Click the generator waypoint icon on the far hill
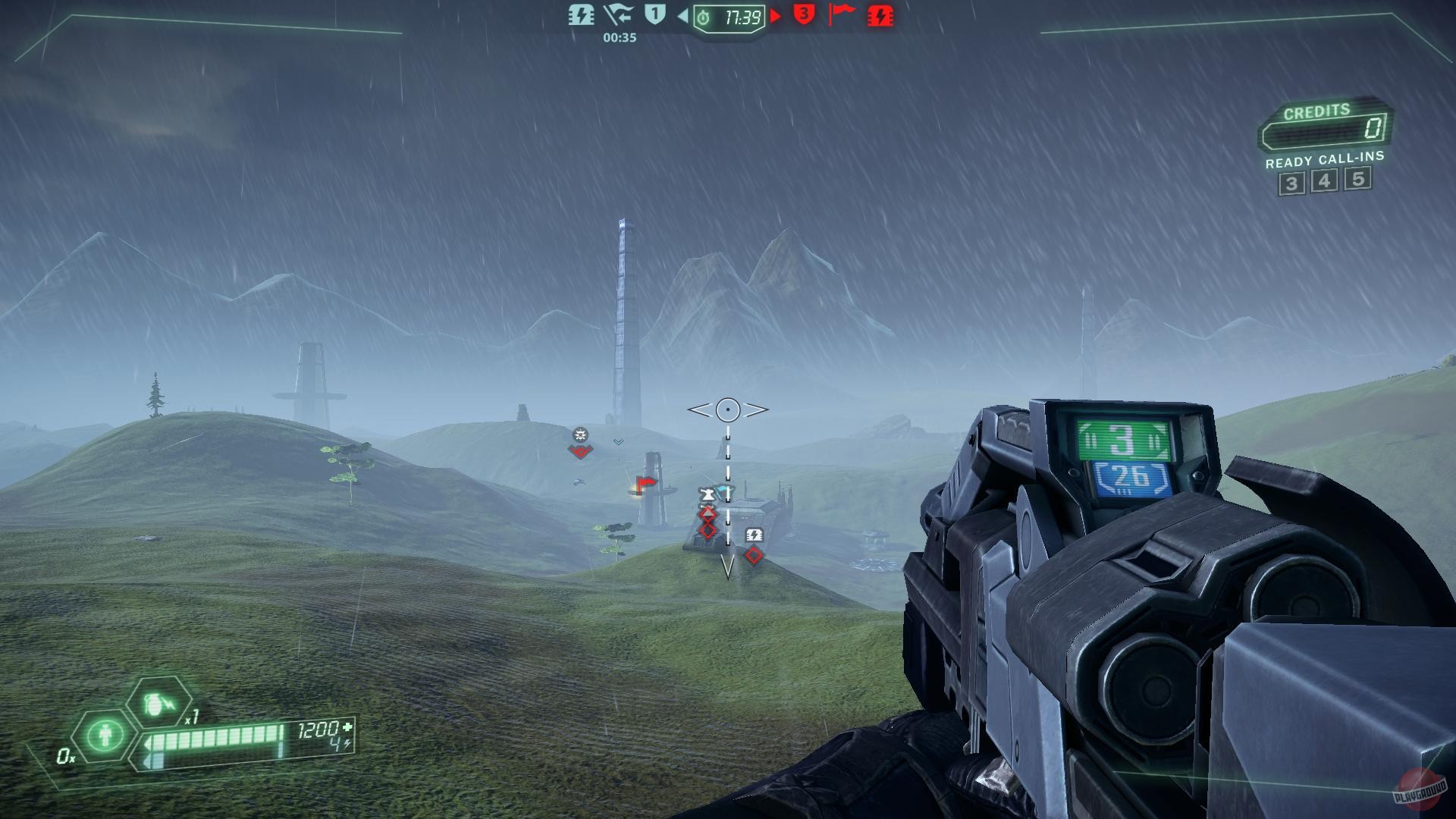Screen dimensions: 1456x819 [x=581, y=434]
